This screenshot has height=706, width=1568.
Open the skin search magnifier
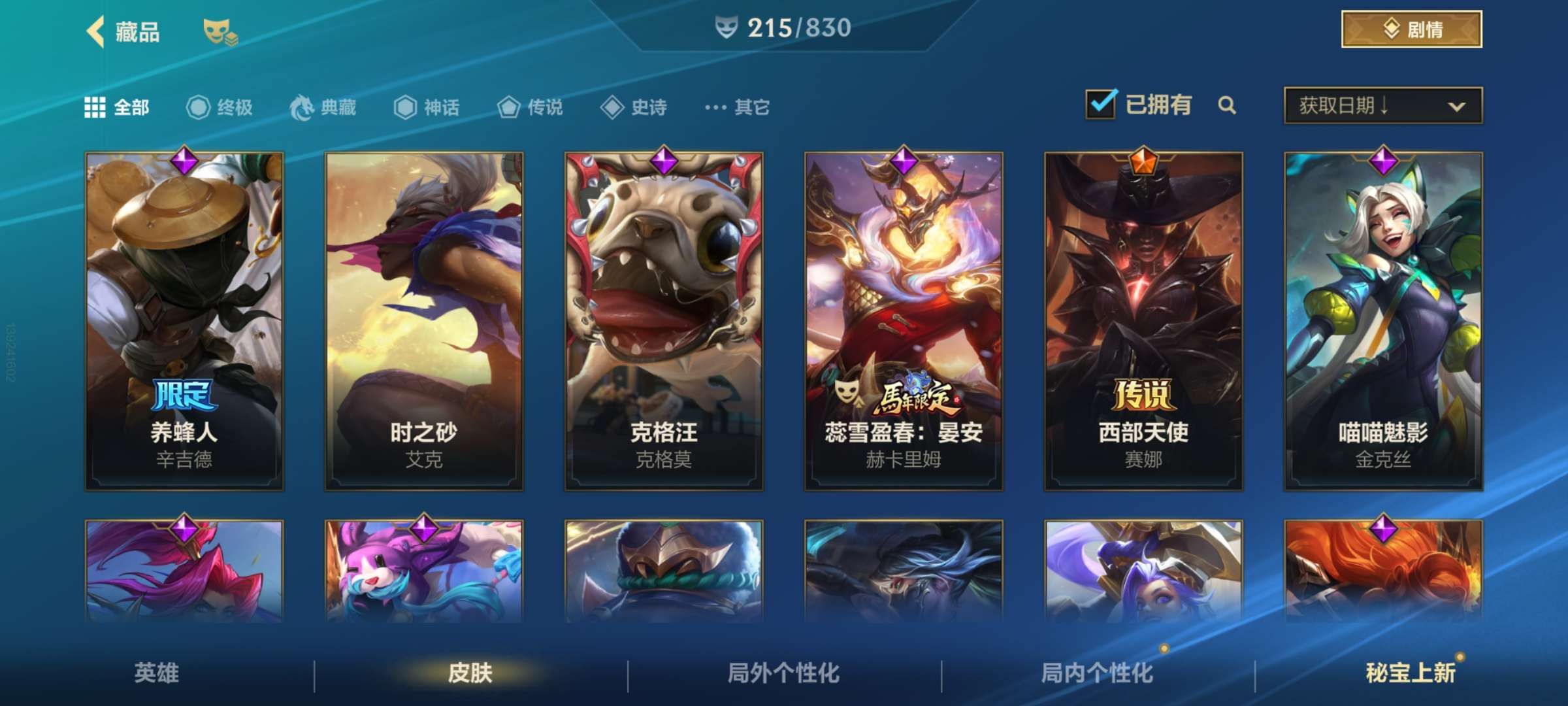tap(1228, 105)
